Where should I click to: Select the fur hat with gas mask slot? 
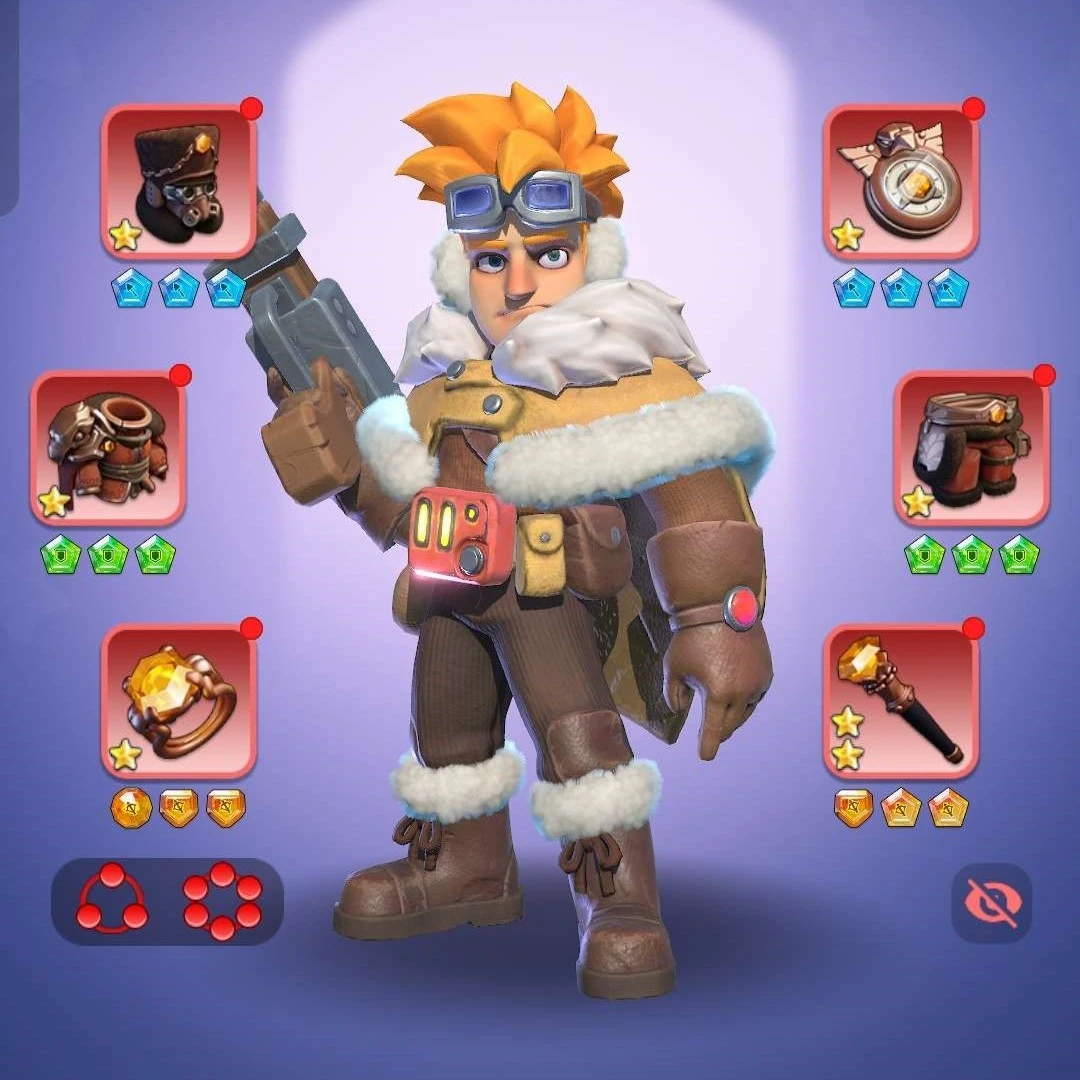179,182
